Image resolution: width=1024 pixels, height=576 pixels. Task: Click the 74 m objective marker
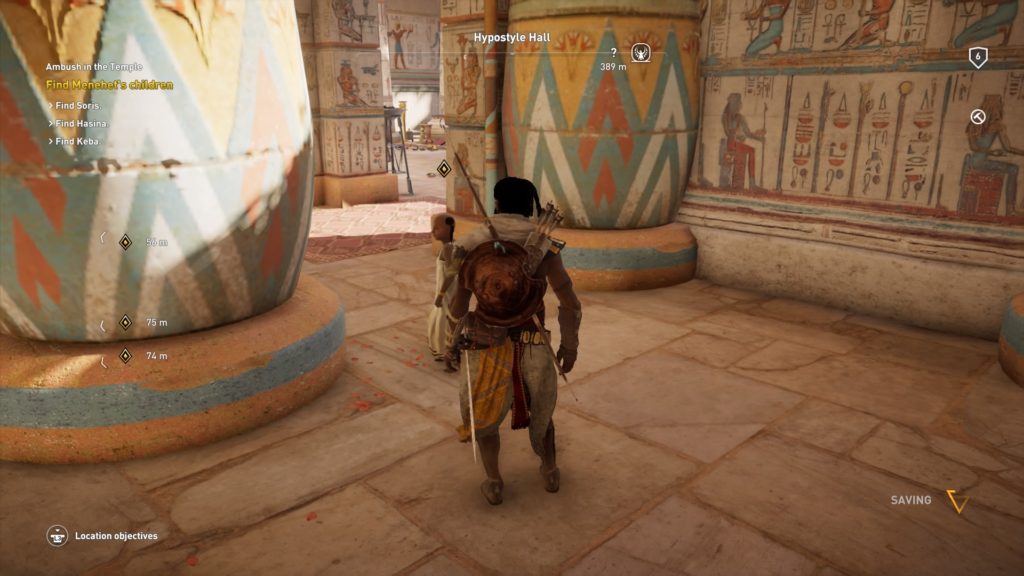tap(126, 355)
